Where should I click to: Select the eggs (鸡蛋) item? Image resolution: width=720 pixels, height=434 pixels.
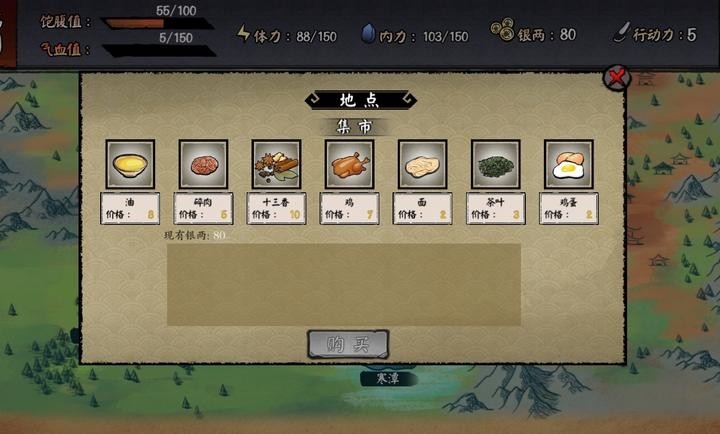568,164
